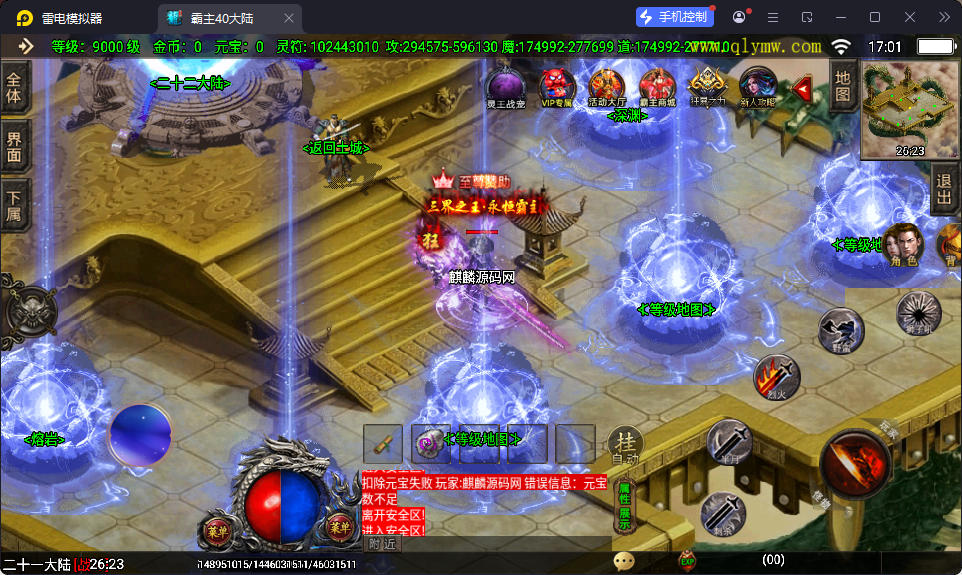Activate the 刺杀 sword skill
This screenshot has width=962, height=575.
click(x=722, y=515)
